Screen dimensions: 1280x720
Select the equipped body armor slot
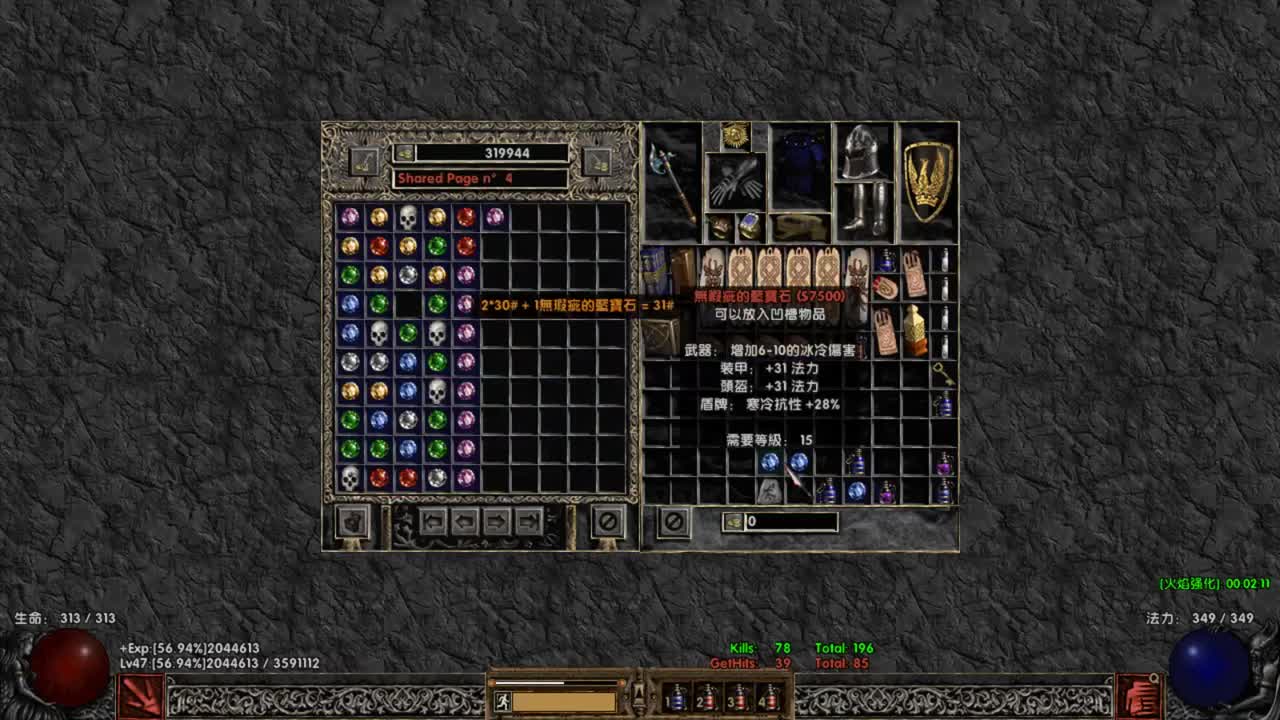(801, 166)
